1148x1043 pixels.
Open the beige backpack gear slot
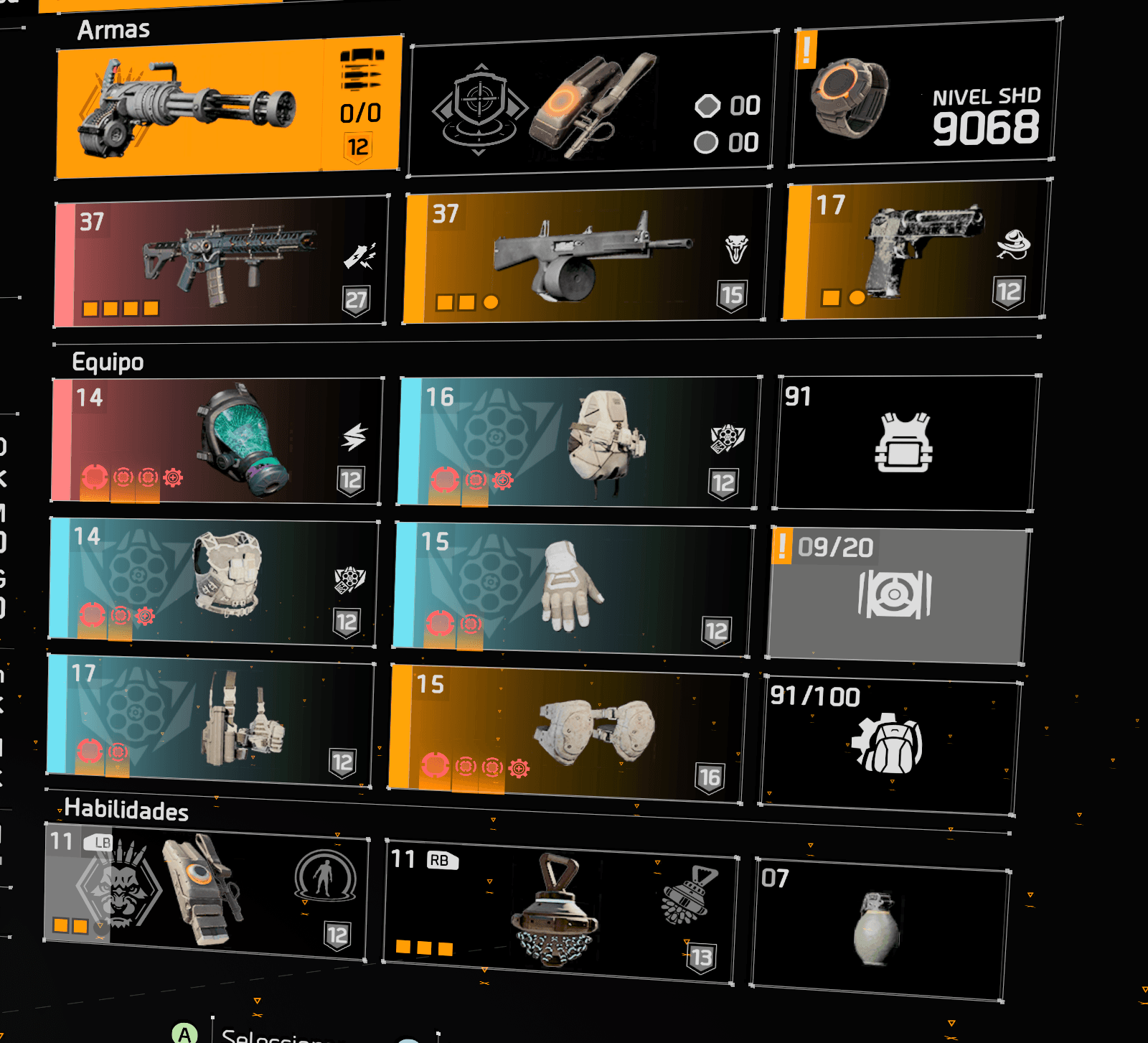coord(579,441)
